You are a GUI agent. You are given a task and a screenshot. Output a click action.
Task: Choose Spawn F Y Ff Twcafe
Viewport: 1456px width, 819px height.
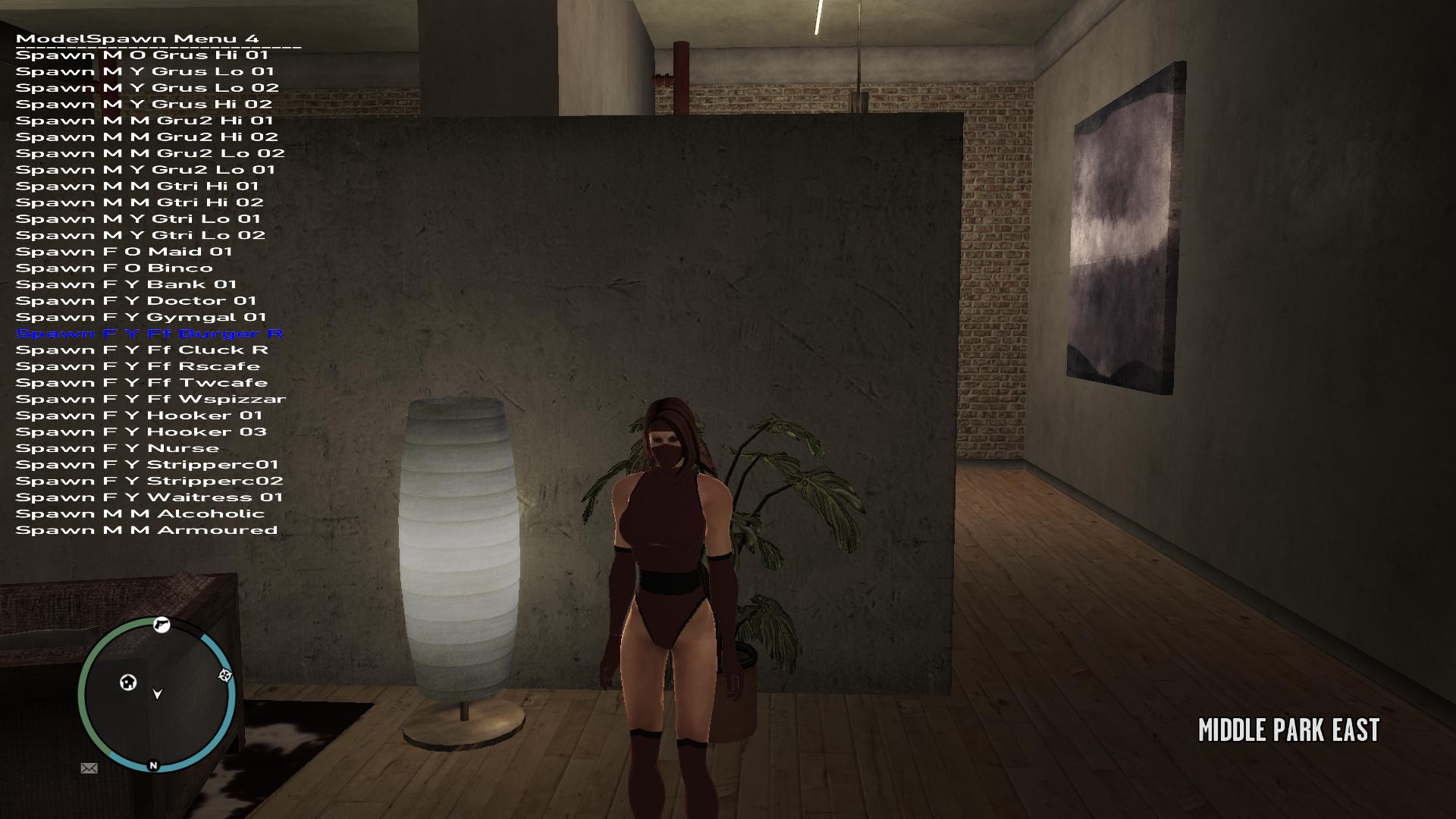[x=141, y=383]
